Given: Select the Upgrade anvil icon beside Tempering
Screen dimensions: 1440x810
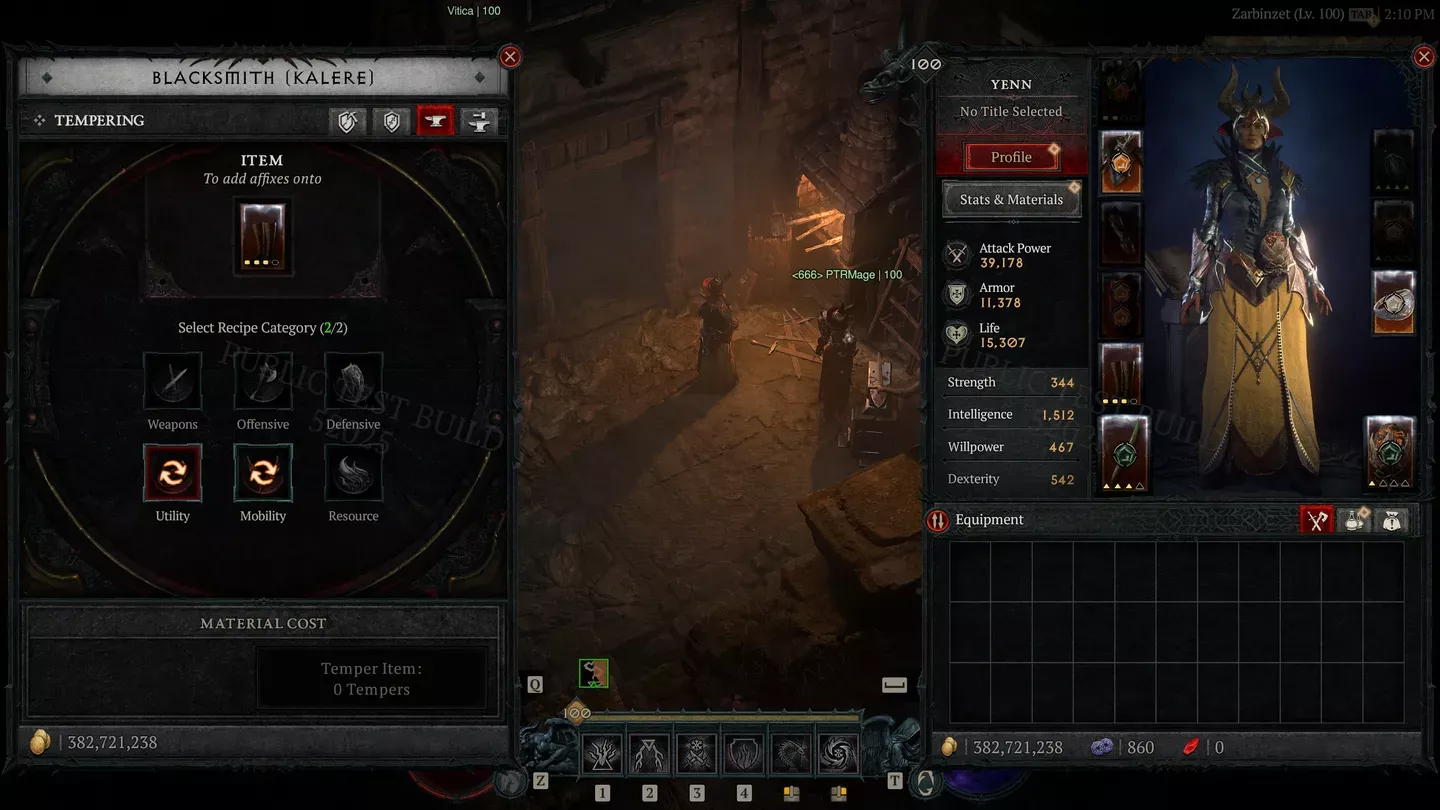Looking at the screenshot, I should point(478,121).
